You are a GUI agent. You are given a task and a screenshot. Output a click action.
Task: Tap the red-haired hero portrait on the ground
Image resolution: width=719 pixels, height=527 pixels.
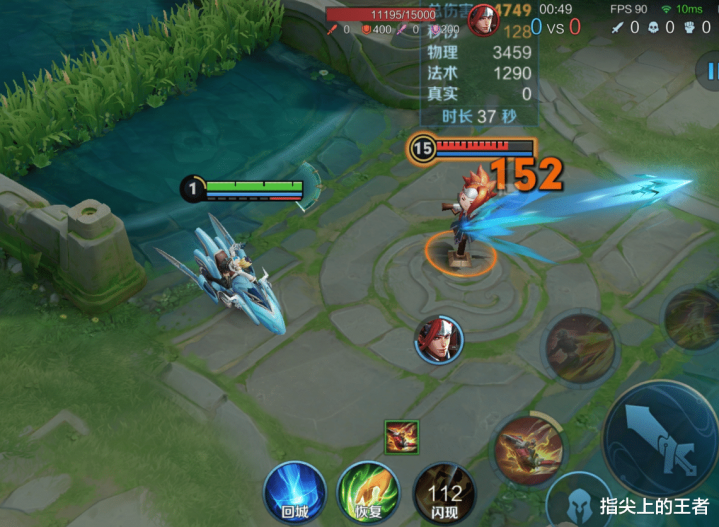[436, 339]
